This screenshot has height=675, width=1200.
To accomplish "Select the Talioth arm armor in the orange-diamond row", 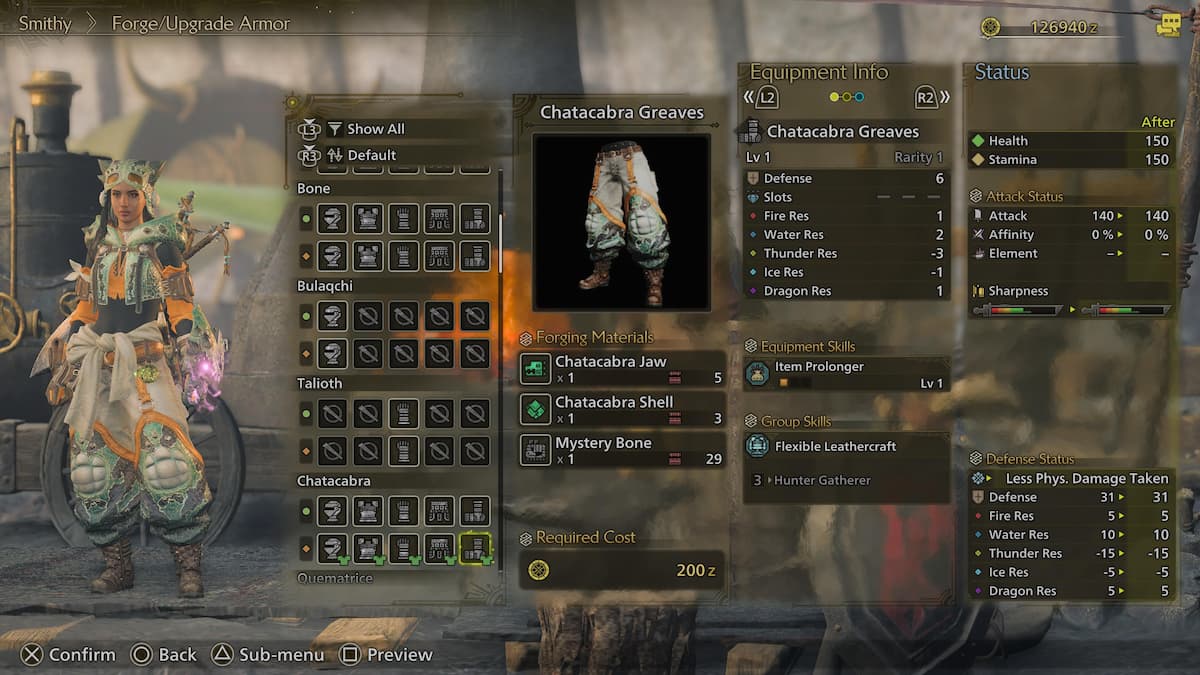I will coord(403,450).
